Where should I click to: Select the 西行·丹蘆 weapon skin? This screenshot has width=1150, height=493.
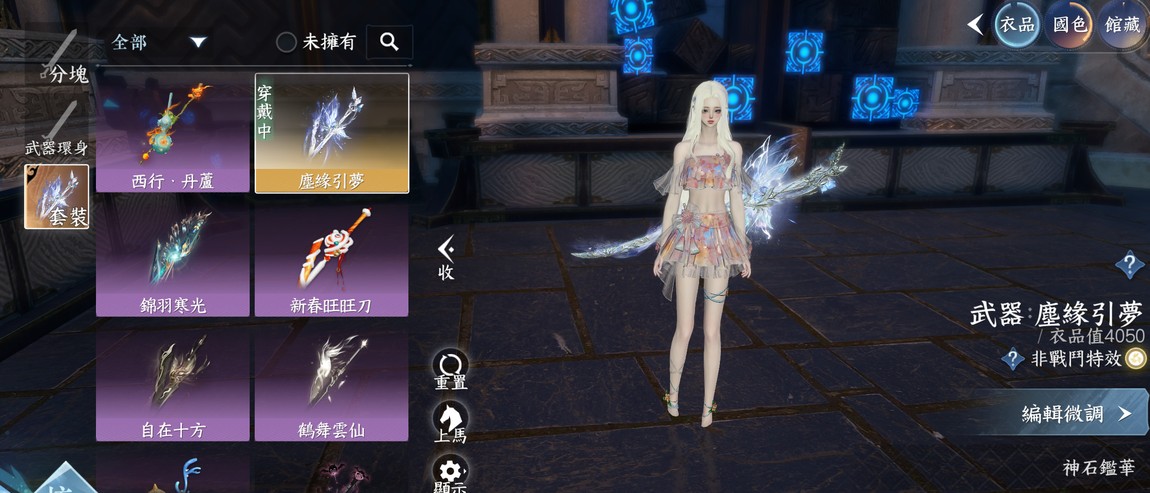pyautogui.click(x=173, y=131)
